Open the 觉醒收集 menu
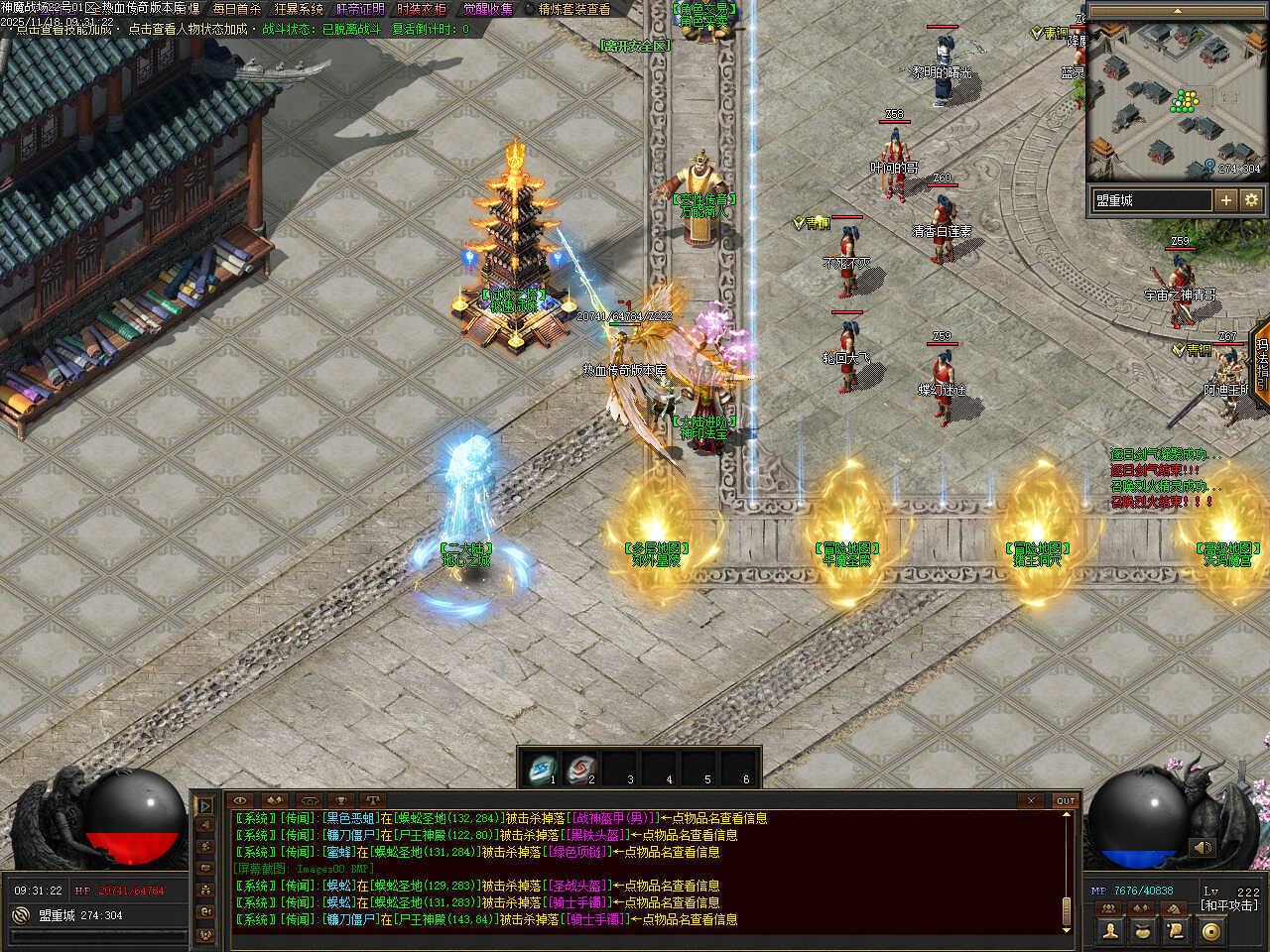1270x952 pixels. coord(488,9)
